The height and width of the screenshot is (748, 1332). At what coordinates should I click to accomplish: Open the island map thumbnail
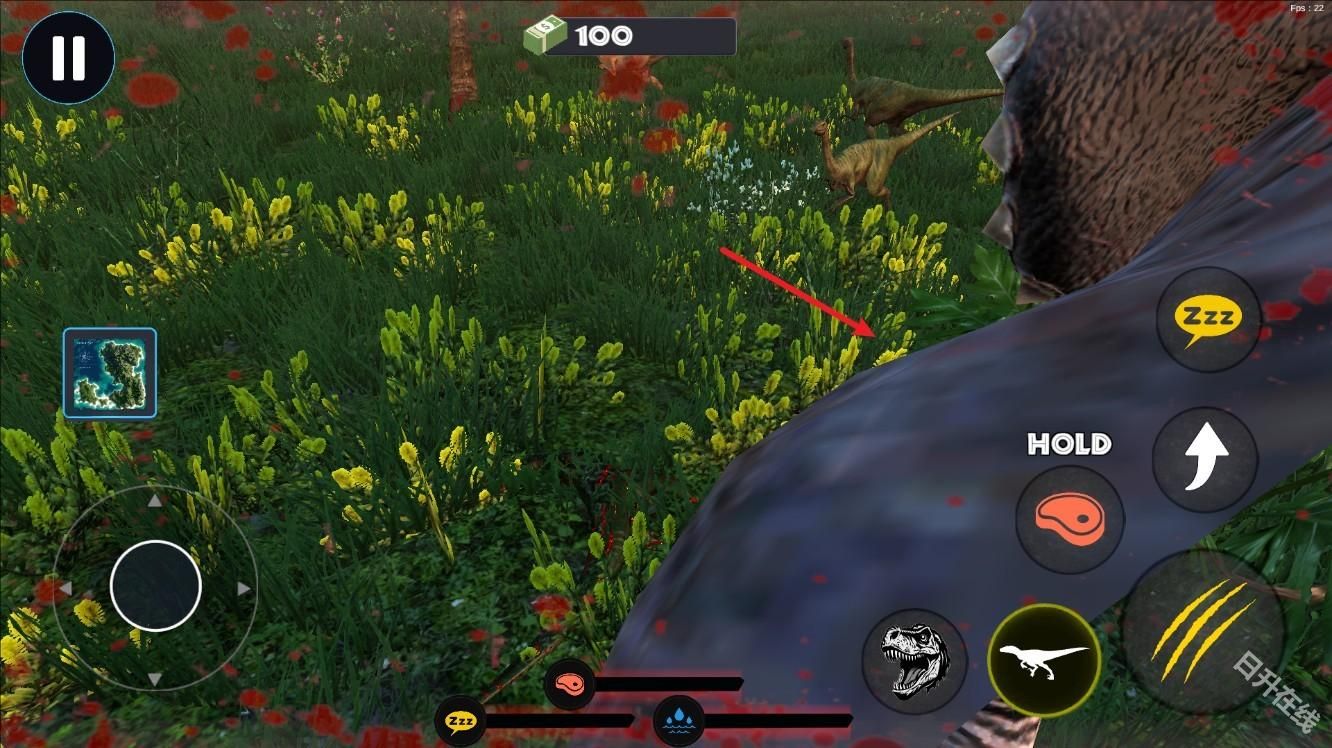110,373
